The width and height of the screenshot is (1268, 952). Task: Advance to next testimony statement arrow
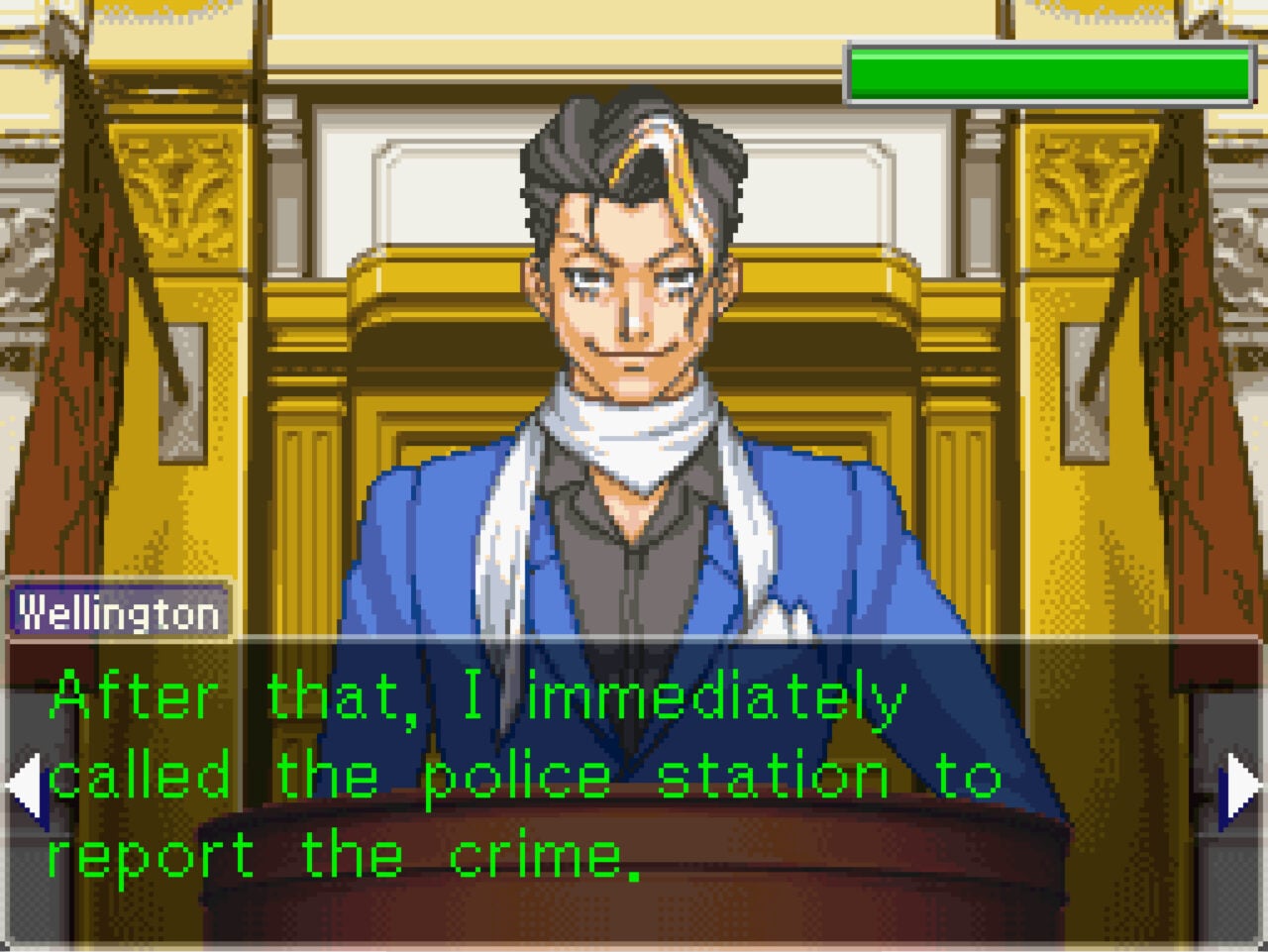tap(1243, 788)
